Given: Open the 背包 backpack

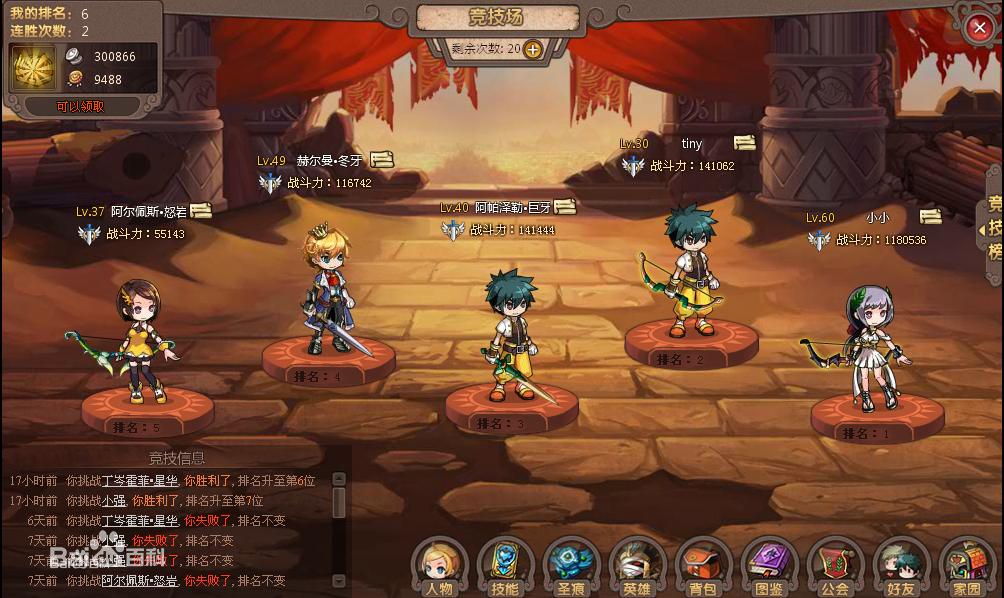Looking at the screenshot, I should 703,568.
